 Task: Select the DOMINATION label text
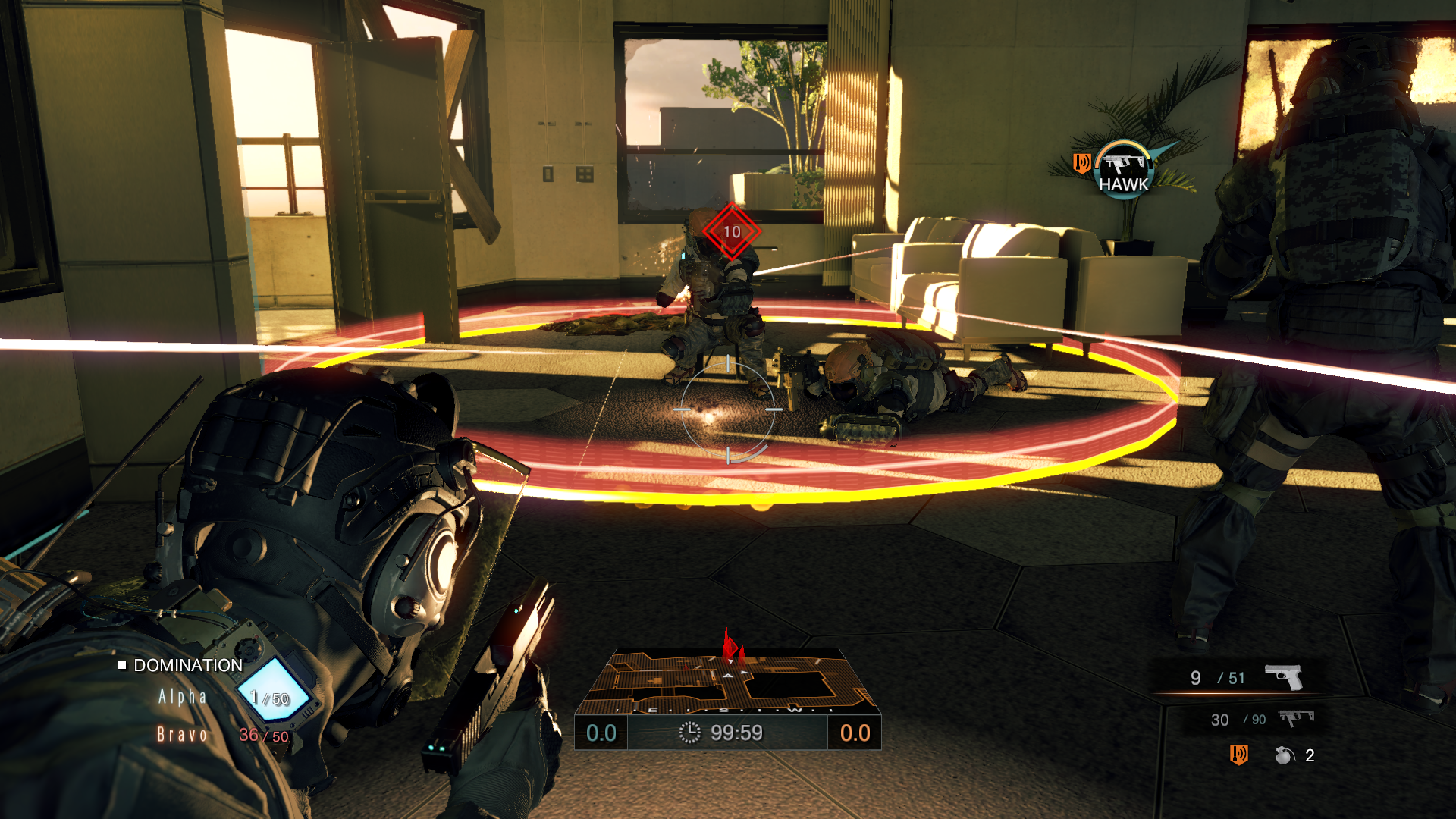(x=187, y=665)
